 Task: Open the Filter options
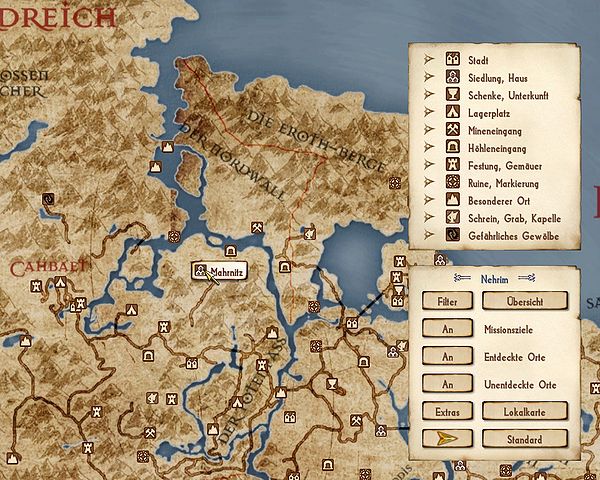coord(446,300)
